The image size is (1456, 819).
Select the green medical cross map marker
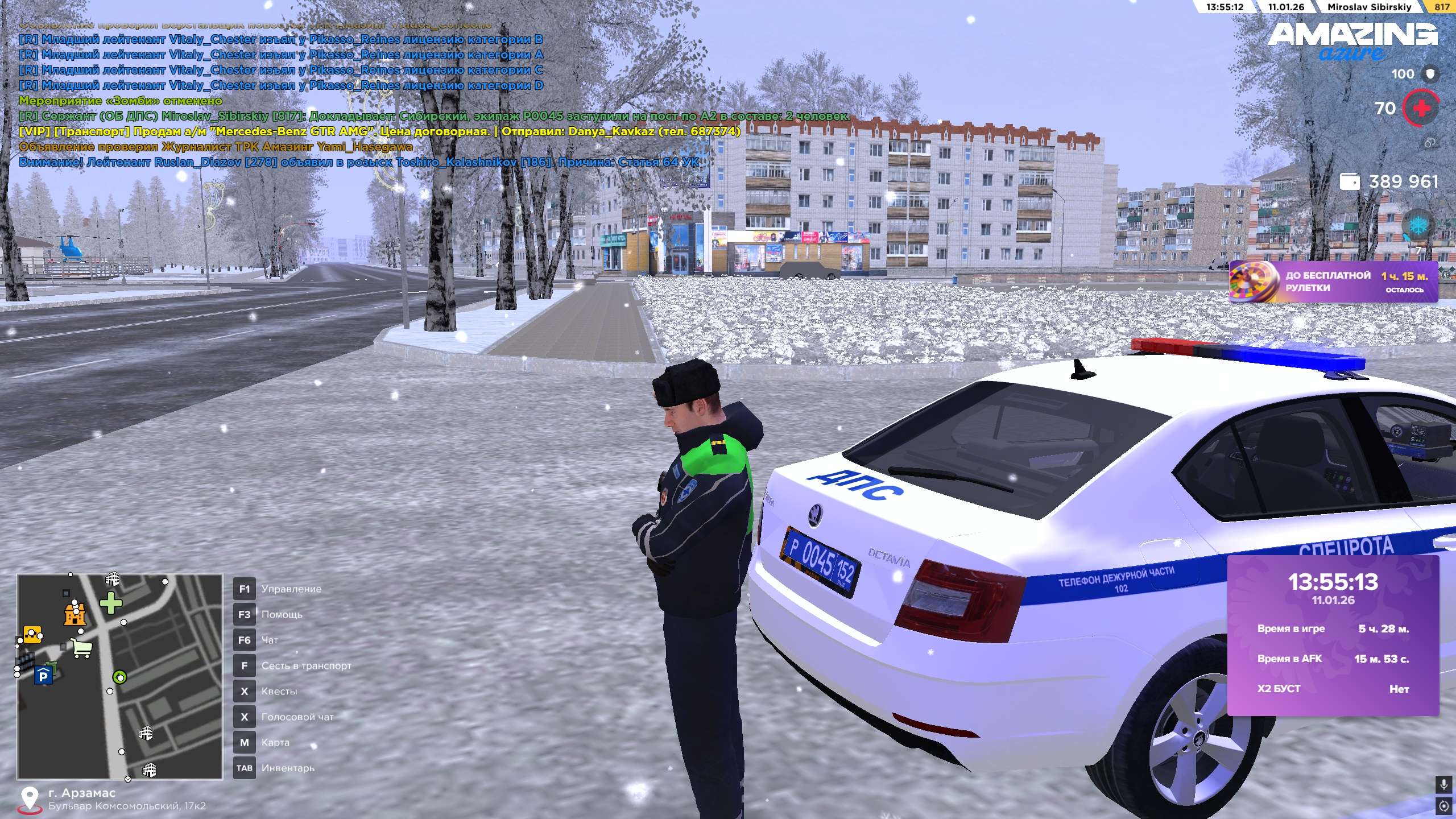coord(111,603)
